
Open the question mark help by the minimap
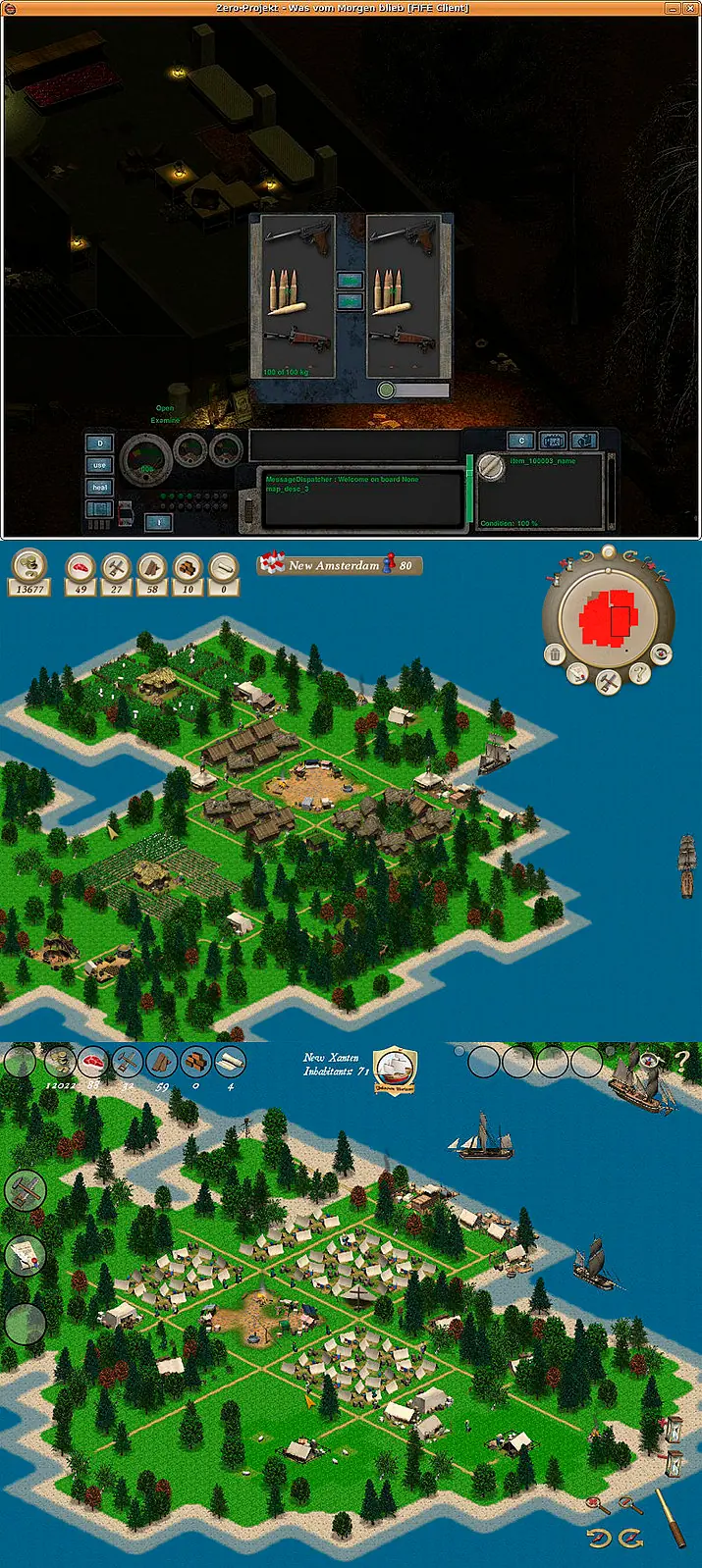pos(640,673)
